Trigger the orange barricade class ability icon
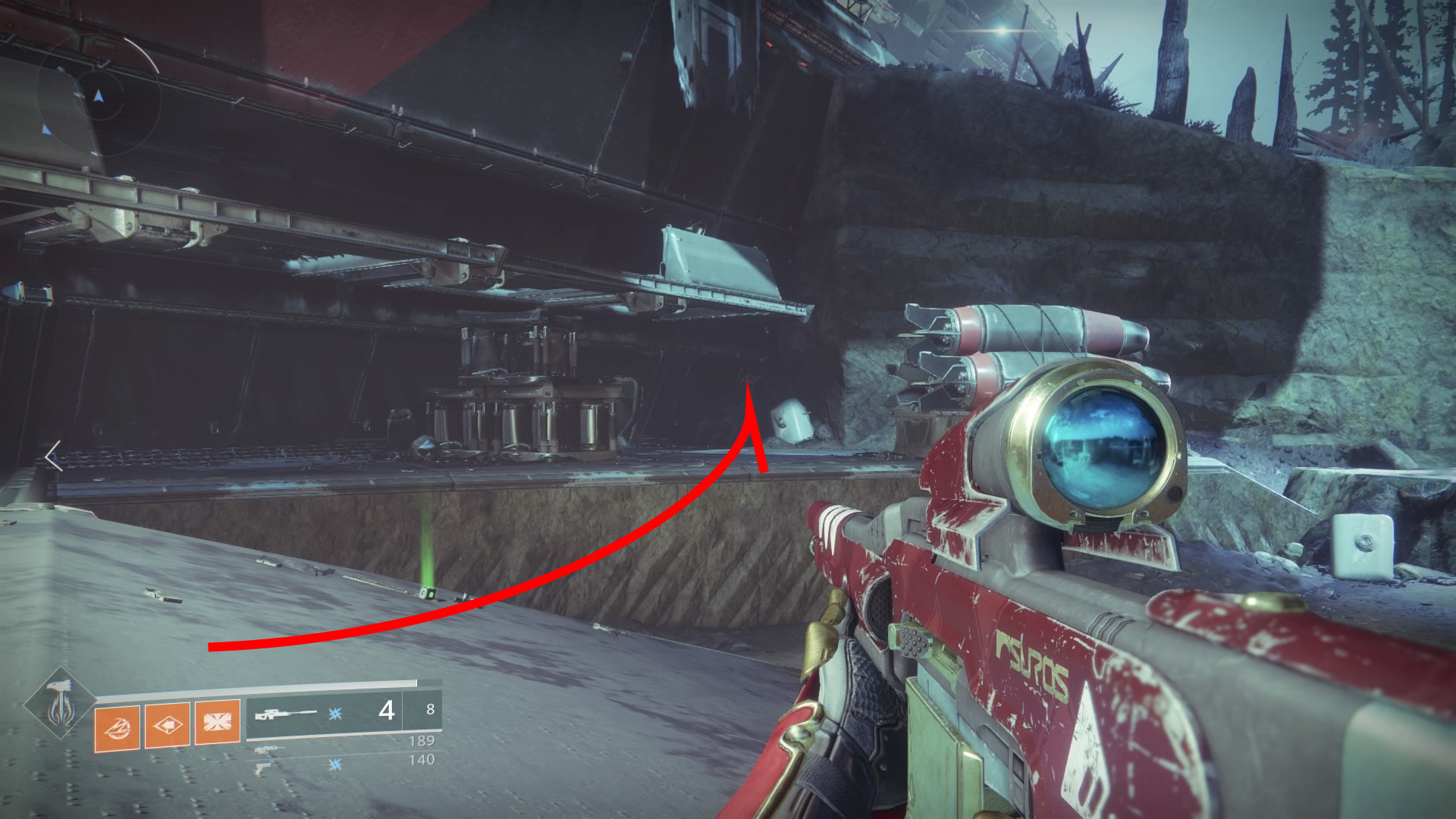Image resolution: width=1456 pixels, height=819 pixels. [x=217, y=721]
